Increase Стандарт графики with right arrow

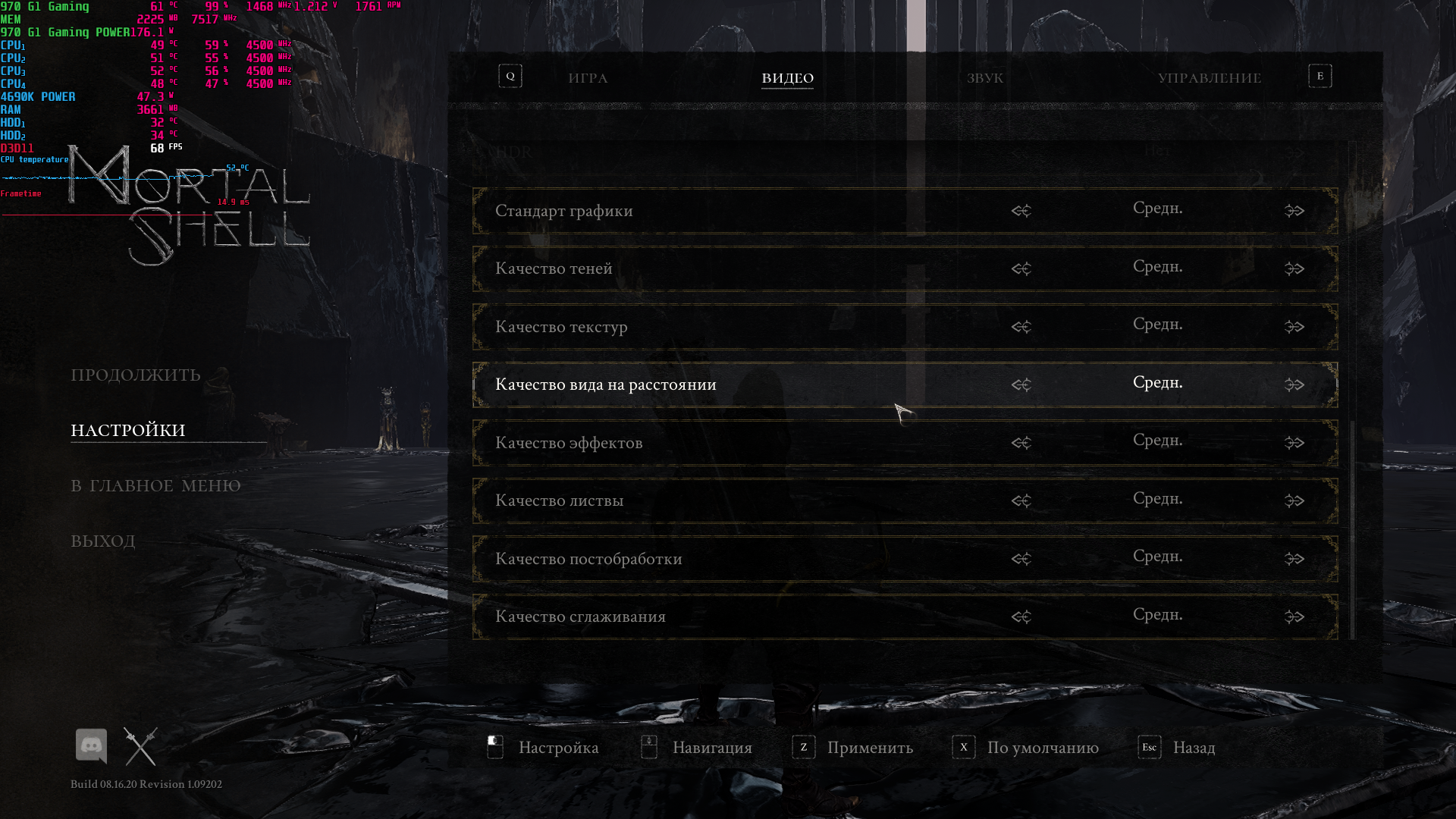pyautogui.click(x=1294, y=211)
